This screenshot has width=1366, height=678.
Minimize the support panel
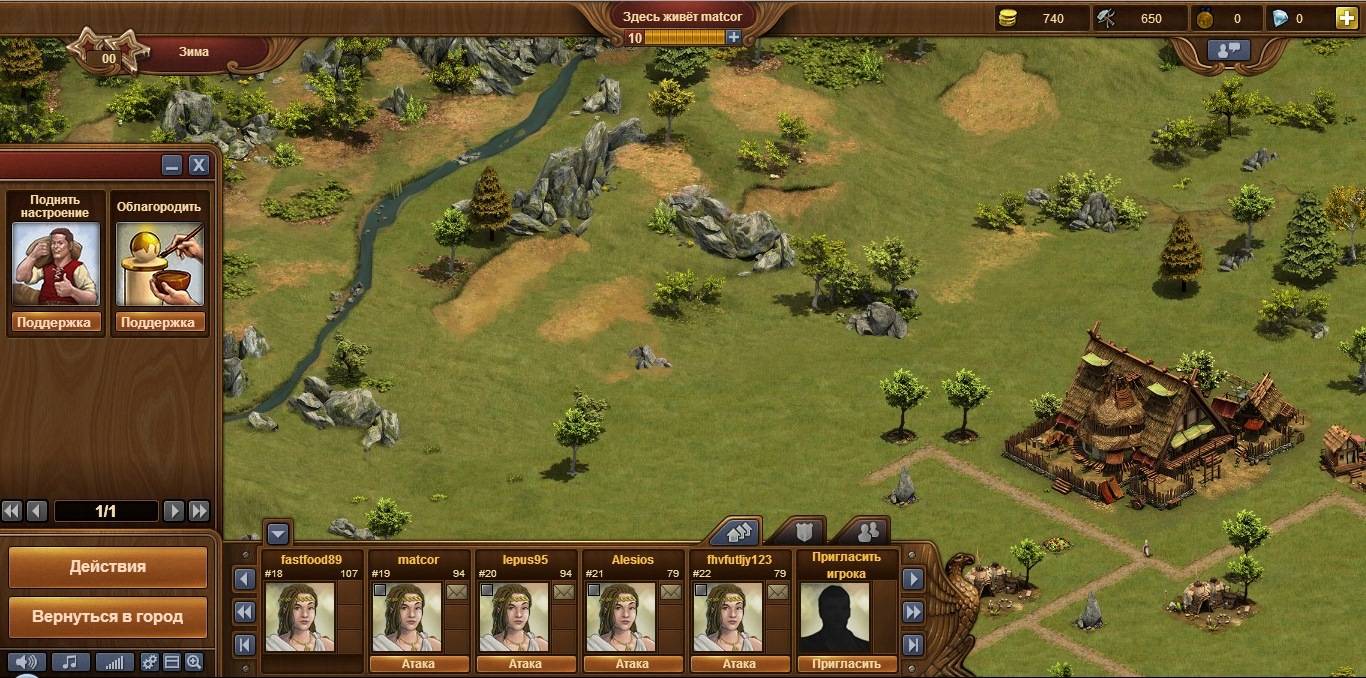click(x=172, y=166)
